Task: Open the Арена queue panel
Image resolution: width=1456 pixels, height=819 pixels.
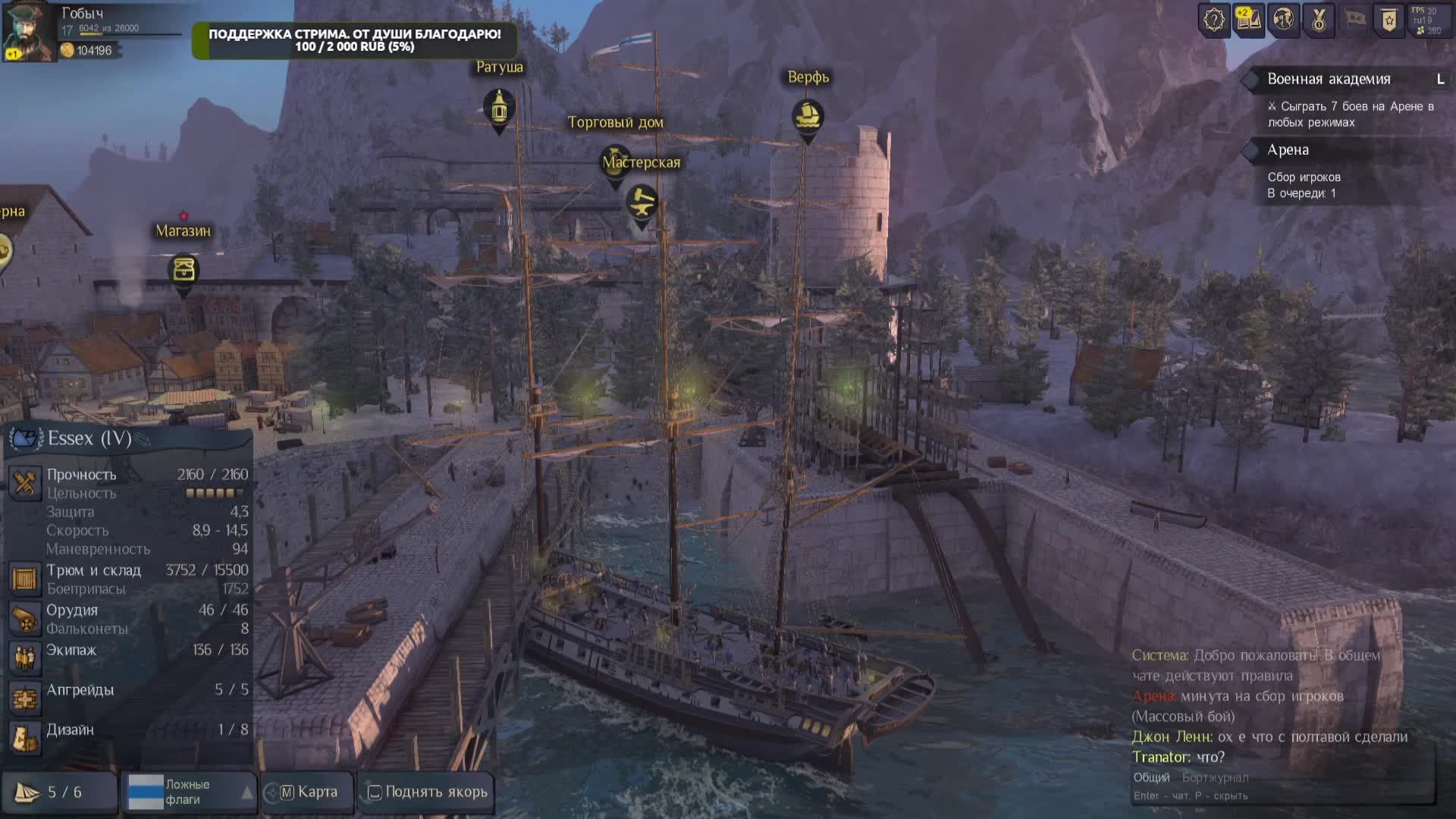Action: click(1288, 150)
